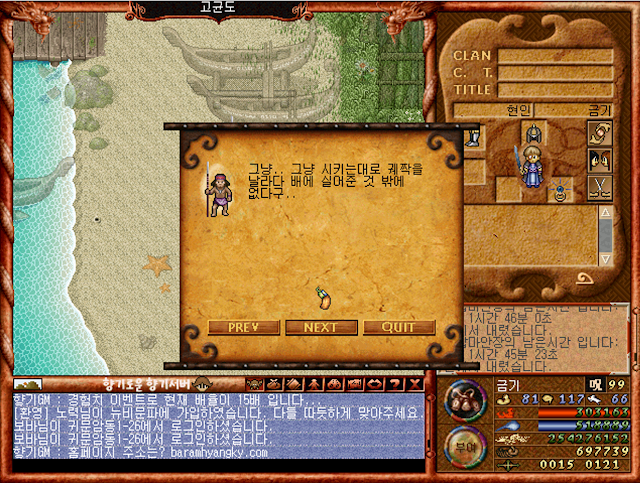Click the two faces icon button
The width and height of the screenshot is (640, 483).
click(599, 159)
